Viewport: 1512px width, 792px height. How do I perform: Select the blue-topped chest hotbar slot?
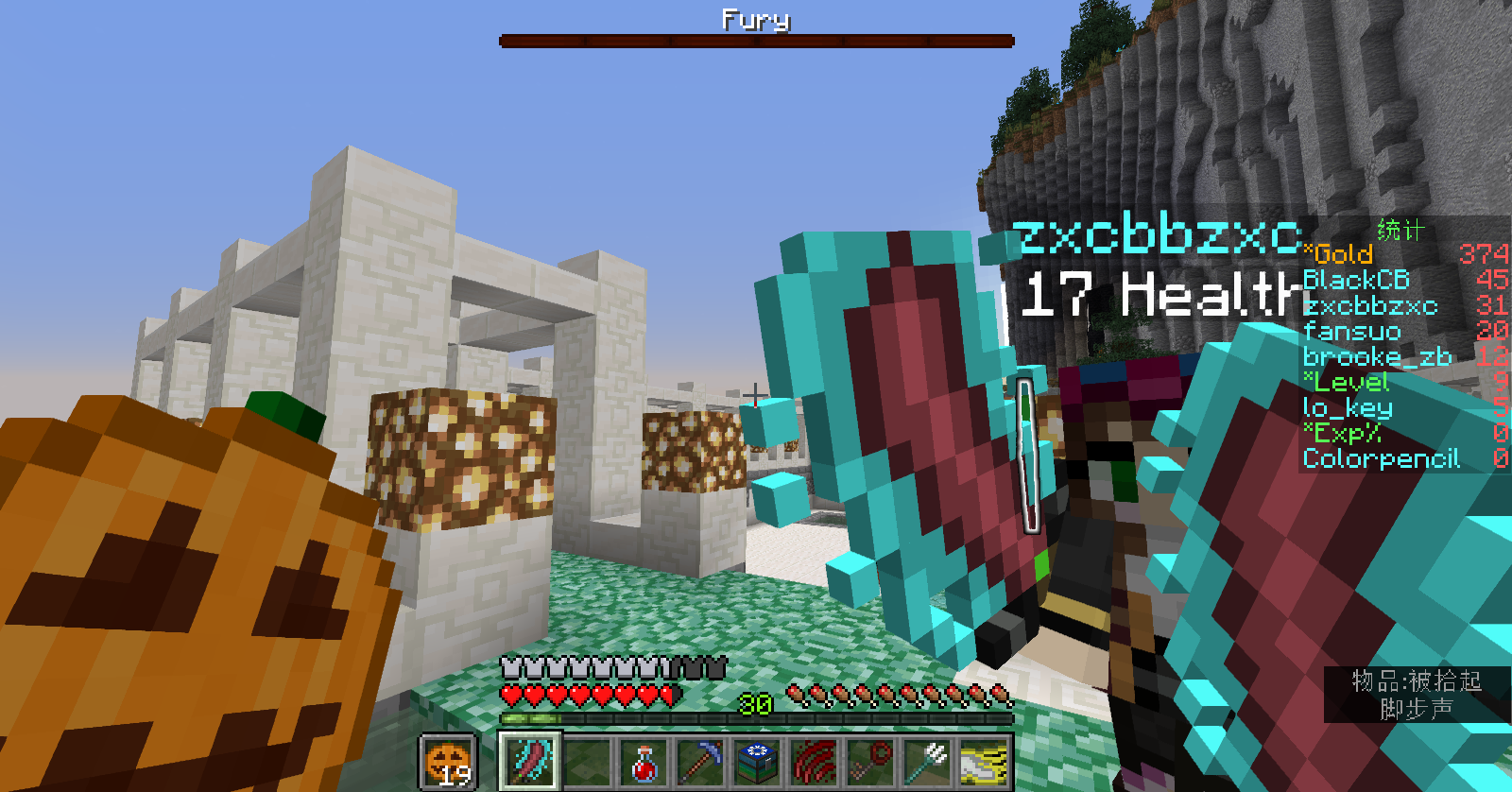pyautogui.click(x=757, y=762)
